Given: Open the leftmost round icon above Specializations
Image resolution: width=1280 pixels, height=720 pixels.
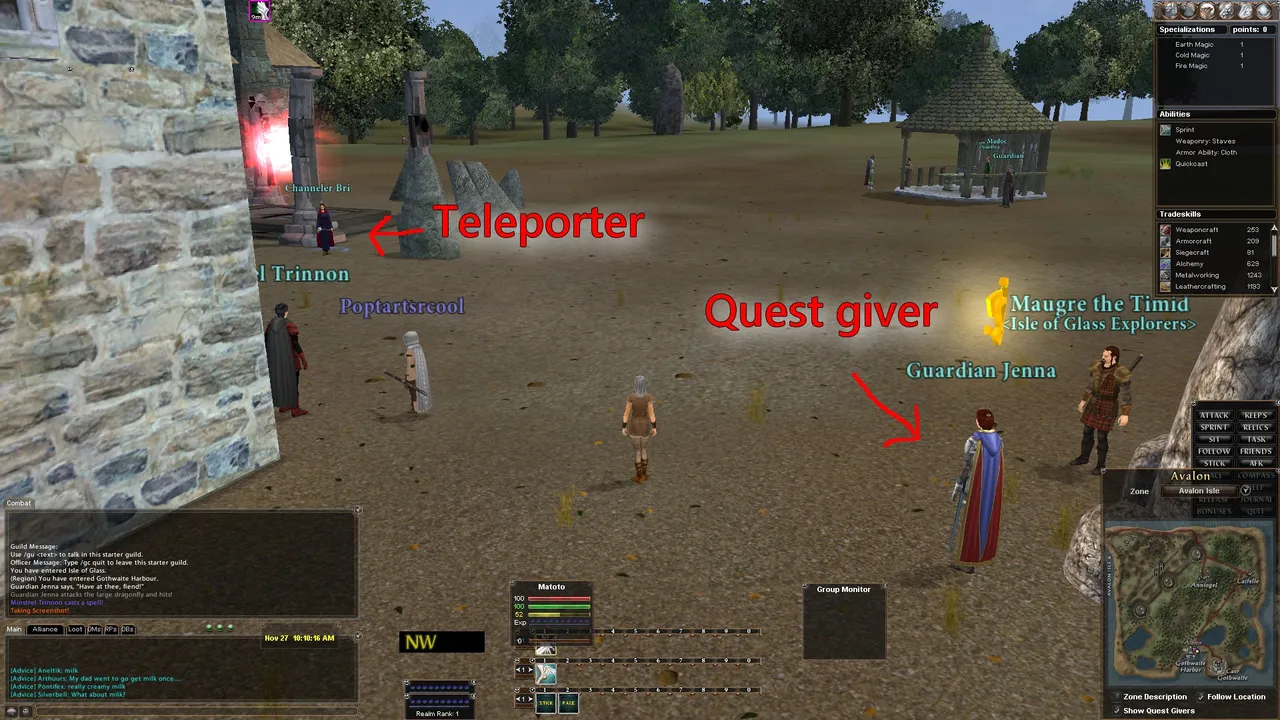Looking at the screenshot, I should click(1169, 10).
